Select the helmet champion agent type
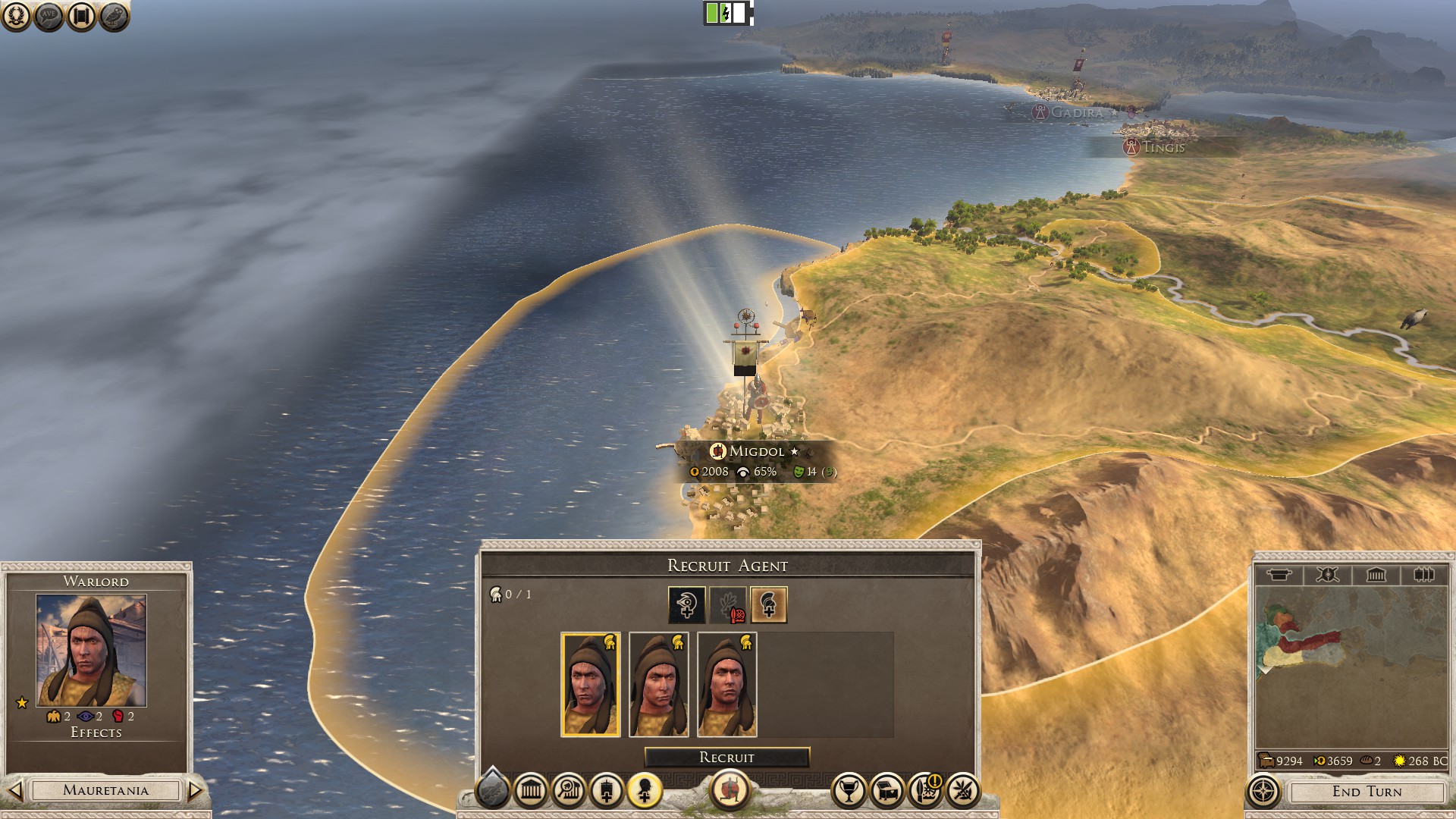Image resolution: width=1456 pixels, height=819 pixels. pos(768,605)
